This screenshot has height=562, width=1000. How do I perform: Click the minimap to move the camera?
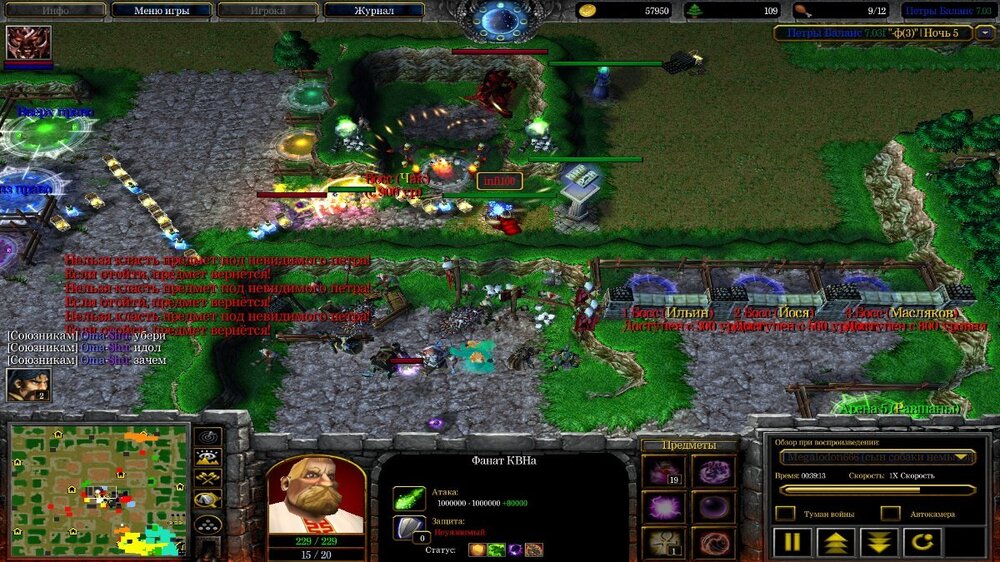tap(98, 490)
